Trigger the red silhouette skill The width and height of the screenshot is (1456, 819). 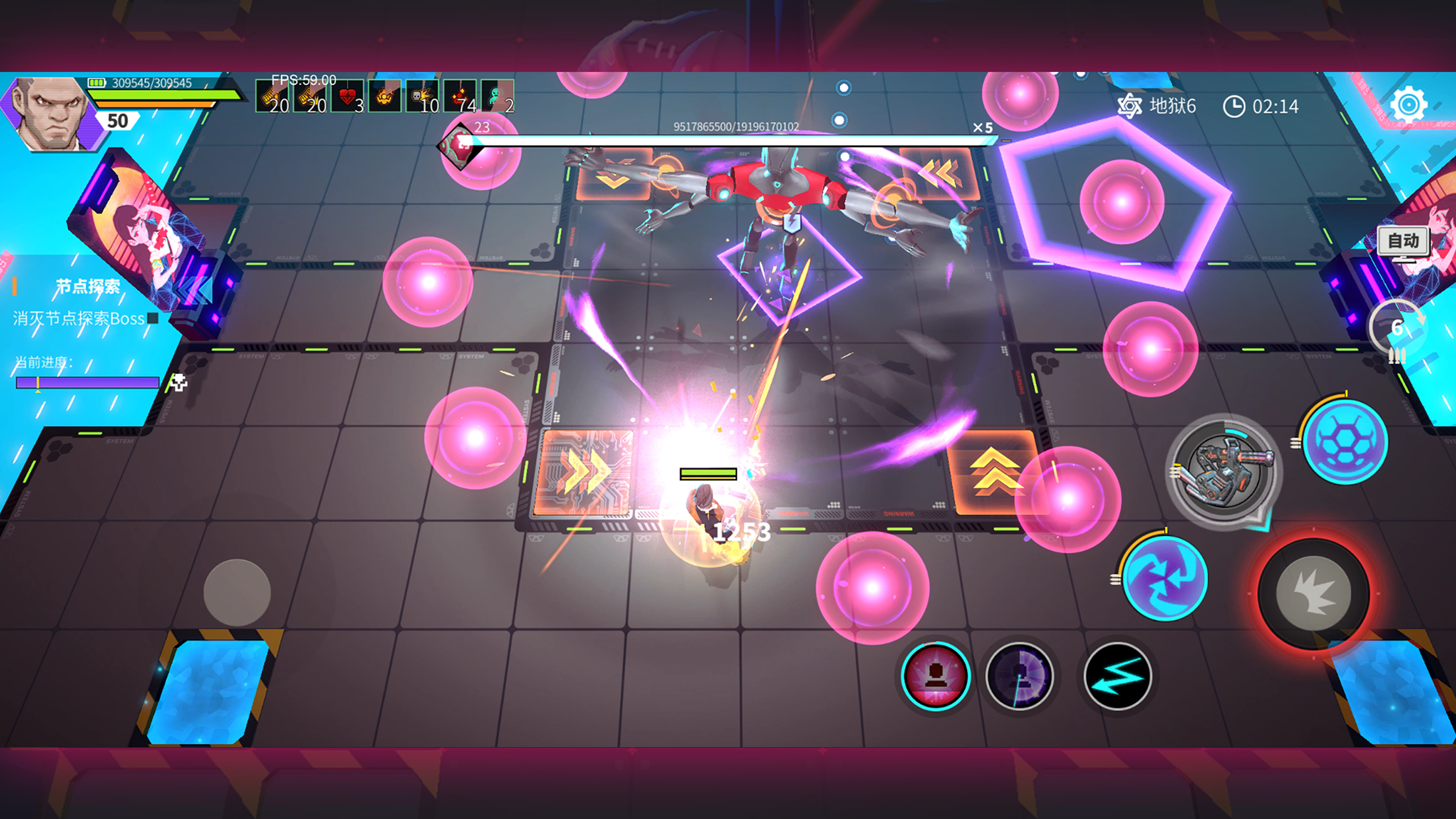tap(935, 677)
